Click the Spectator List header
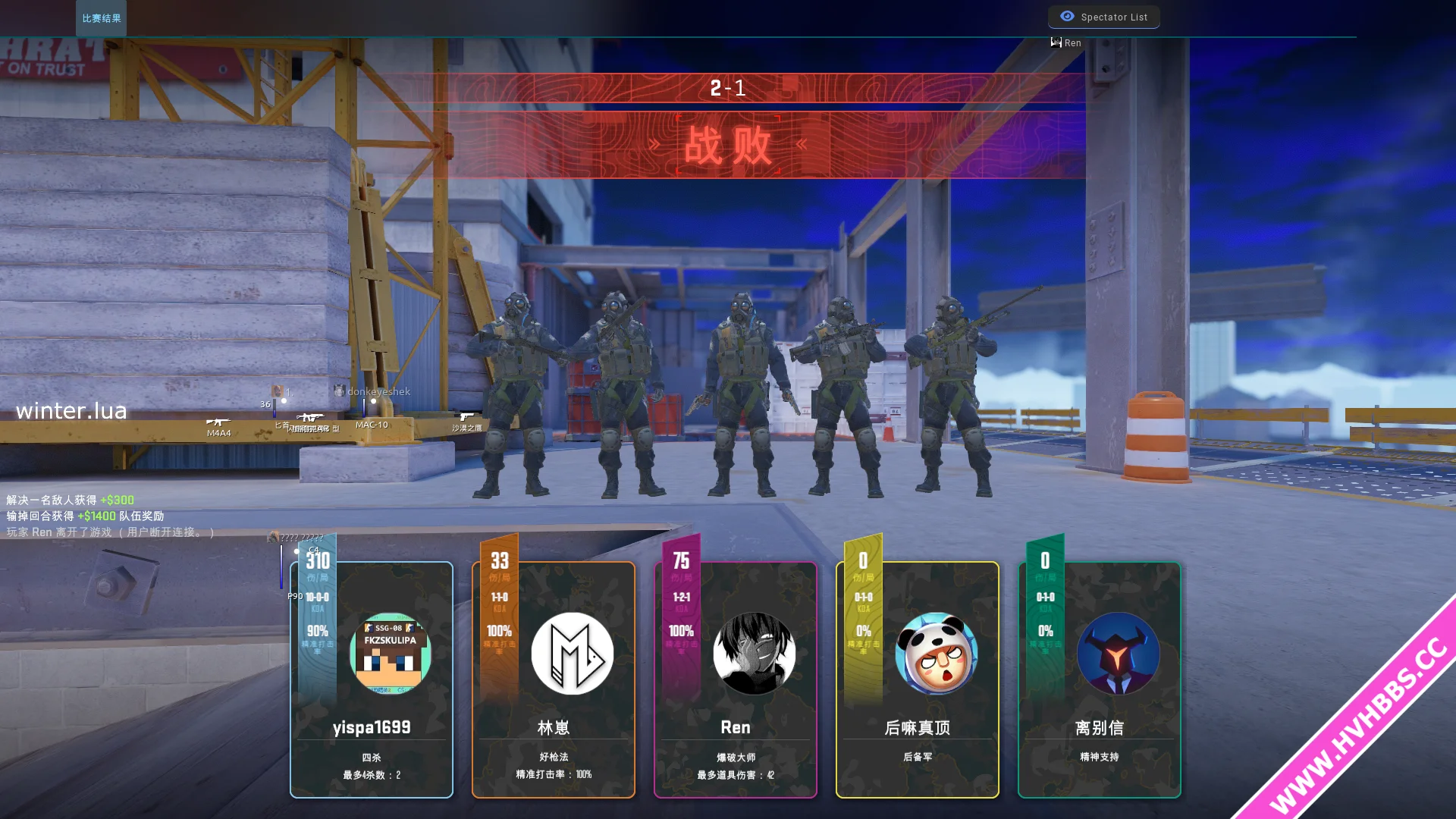 coord(1104,17)
